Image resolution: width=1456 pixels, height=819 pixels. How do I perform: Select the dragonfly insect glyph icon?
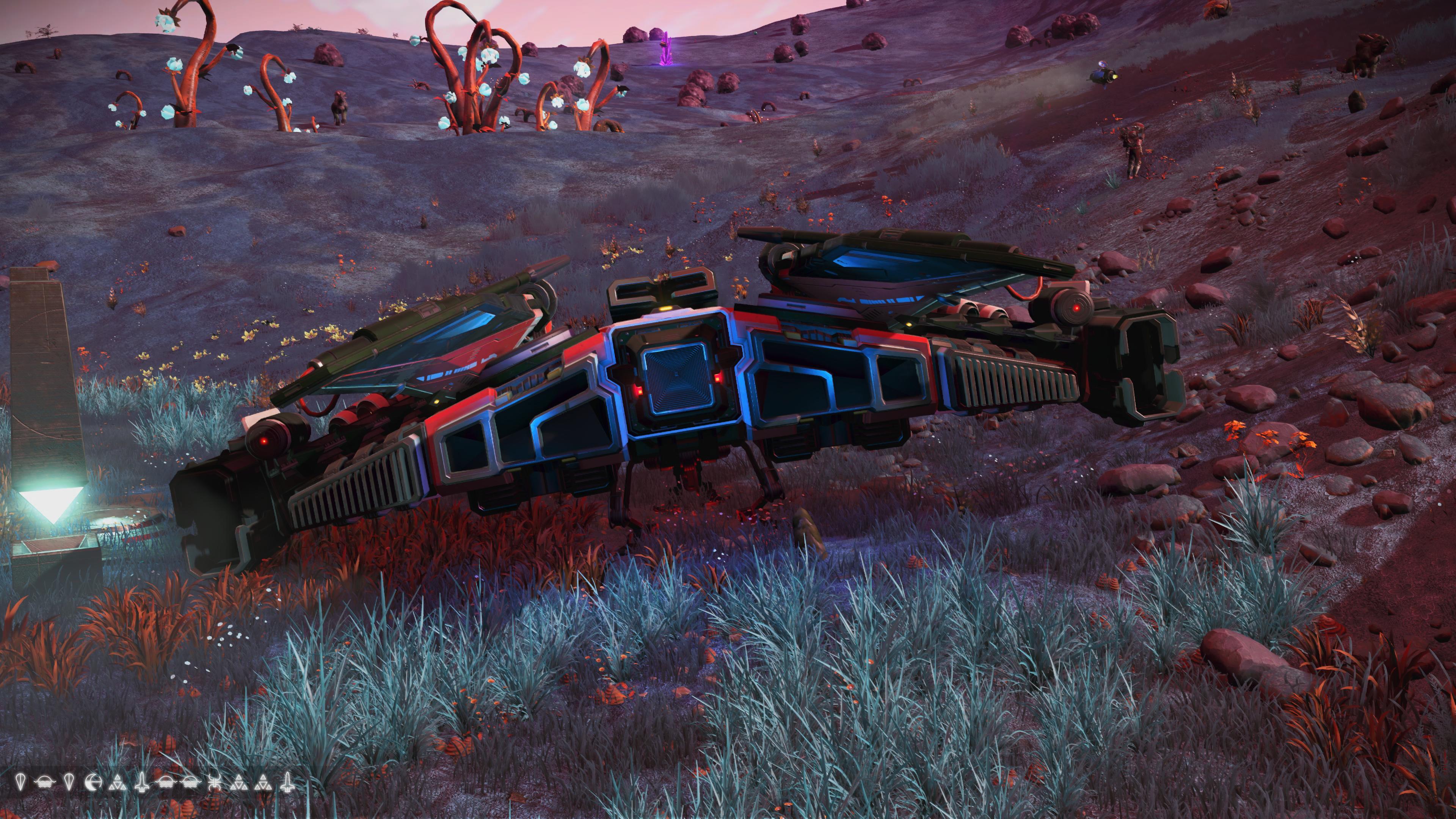click(x=215, y=783)
